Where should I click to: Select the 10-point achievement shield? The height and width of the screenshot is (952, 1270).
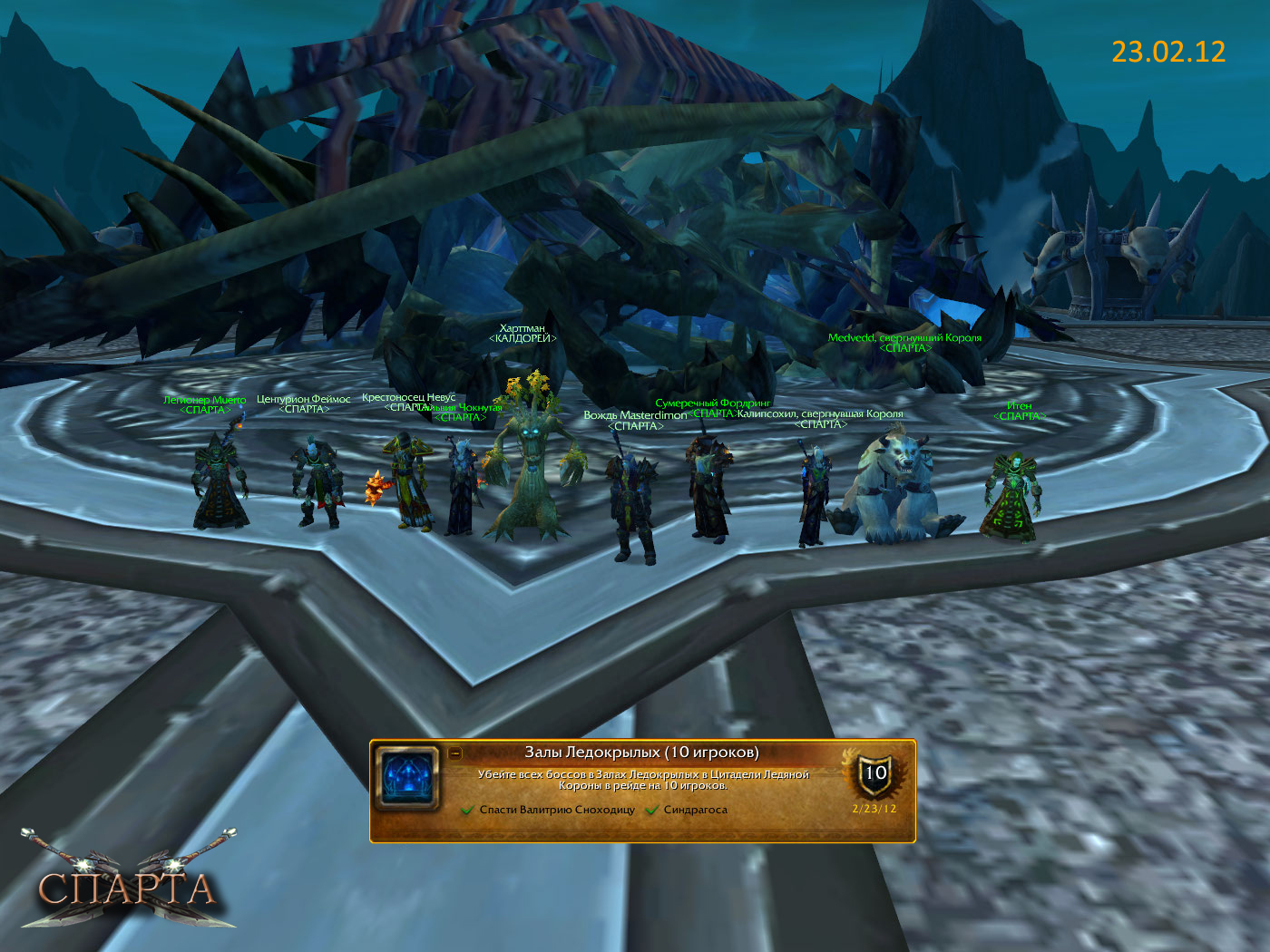pos(874,773)
